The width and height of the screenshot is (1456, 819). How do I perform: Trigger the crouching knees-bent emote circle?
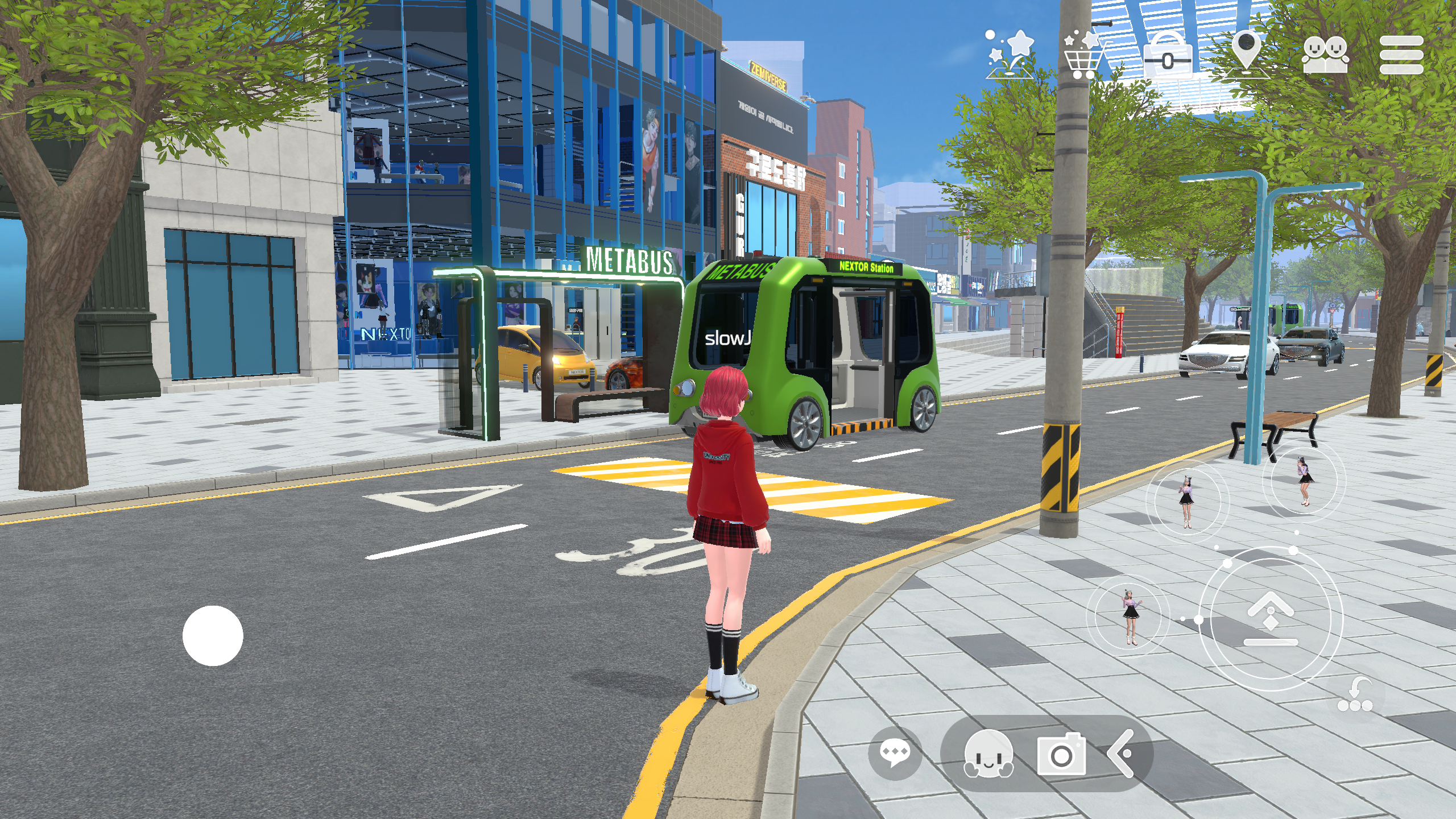click(1304, 481)
